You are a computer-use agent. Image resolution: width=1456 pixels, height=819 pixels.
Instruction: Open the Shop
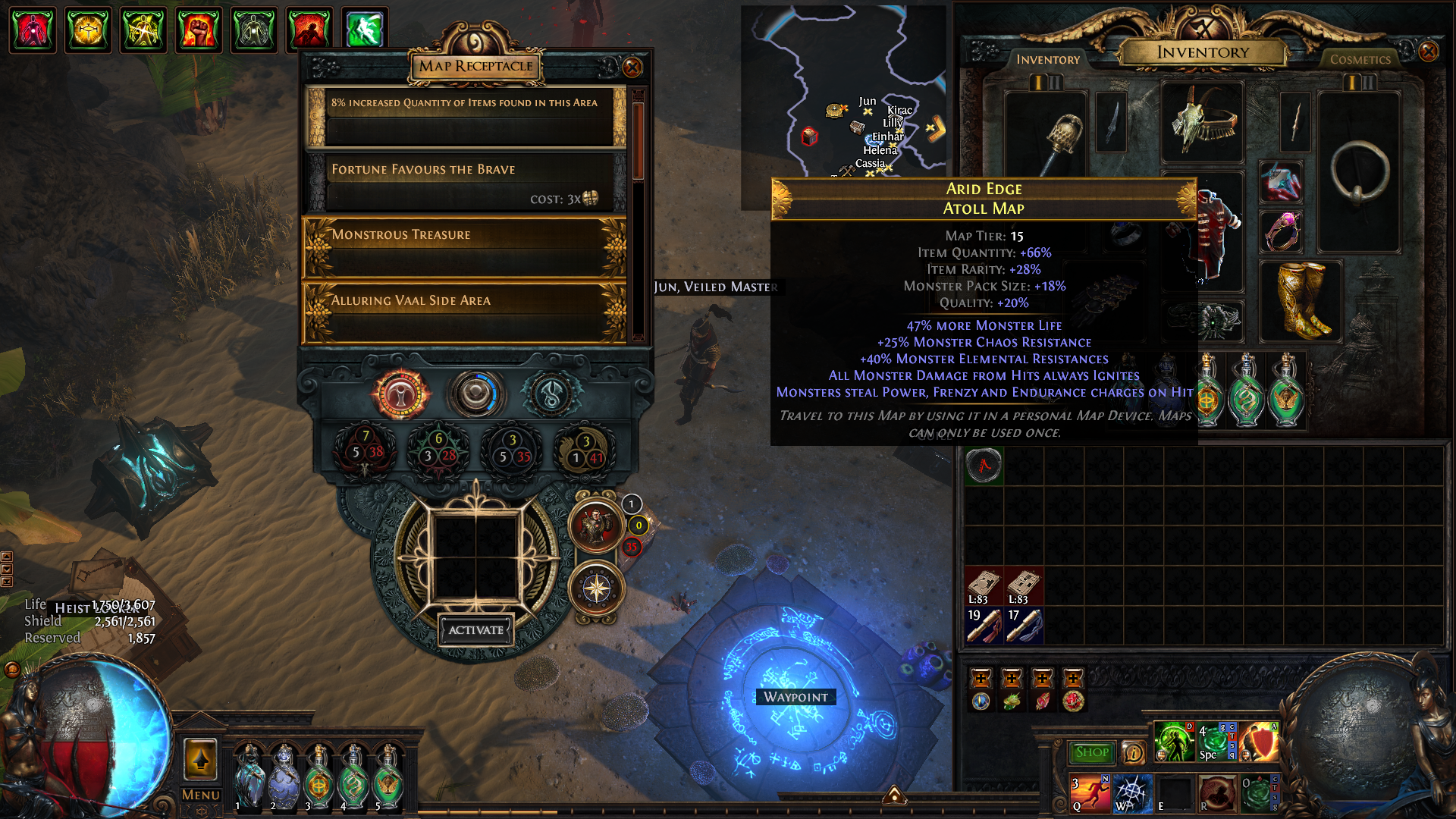pyautogui.click(x=1091, y=752)
